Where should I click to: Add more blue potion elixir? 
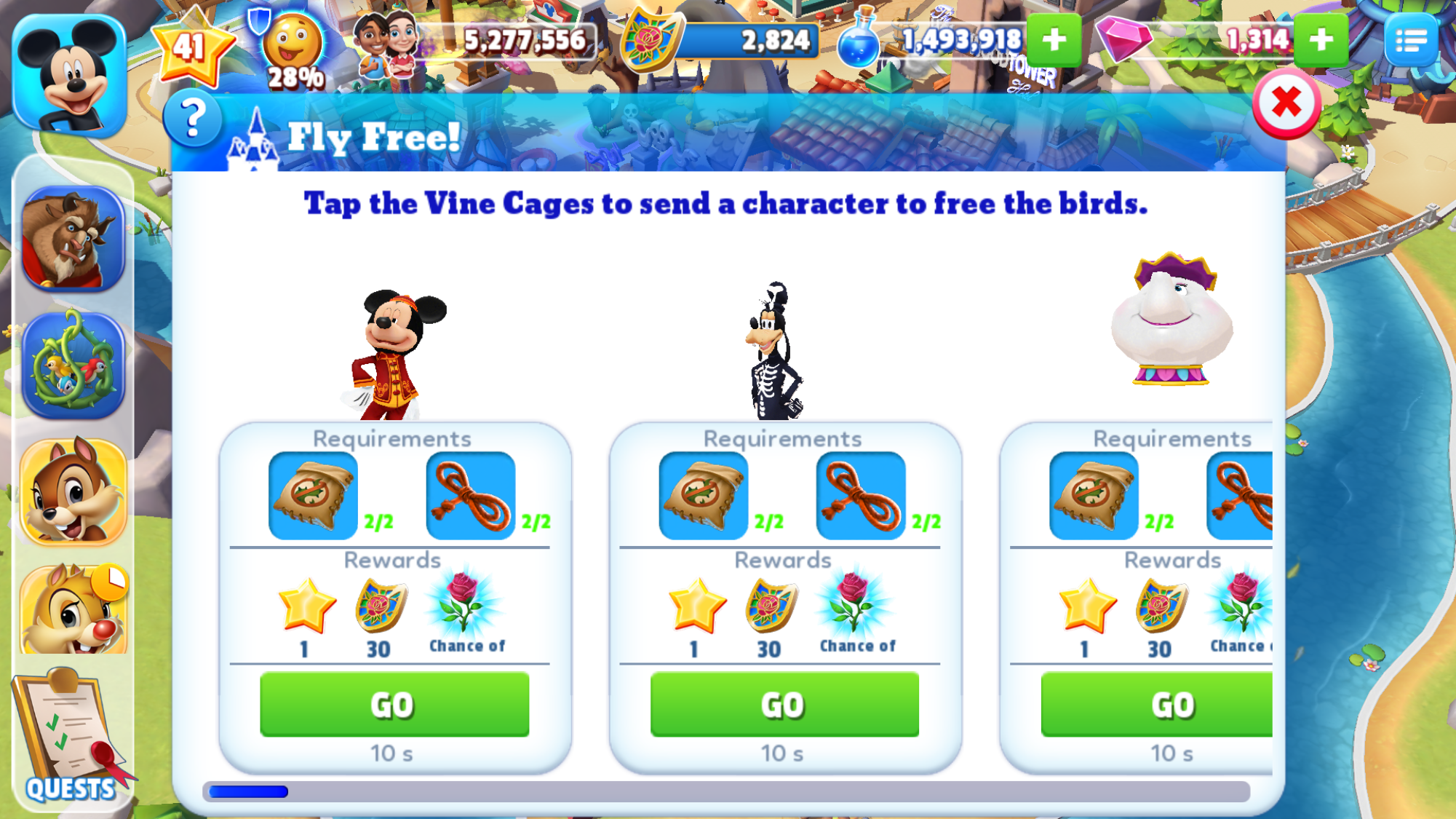1053,40
